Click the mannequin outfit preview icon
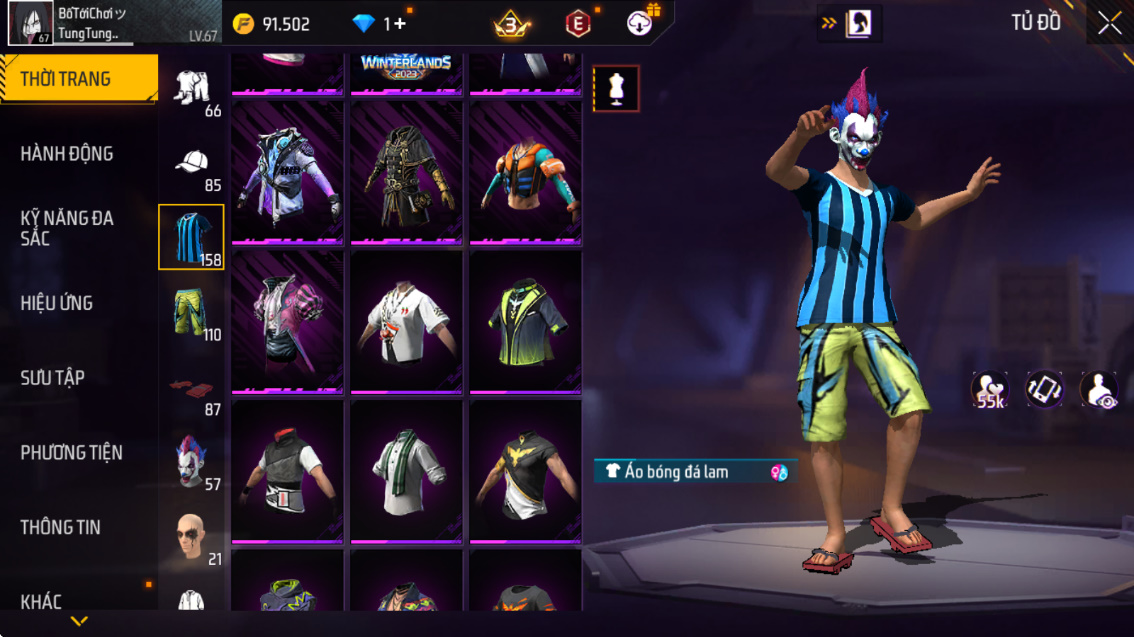1134x637 pixels. 616,89
